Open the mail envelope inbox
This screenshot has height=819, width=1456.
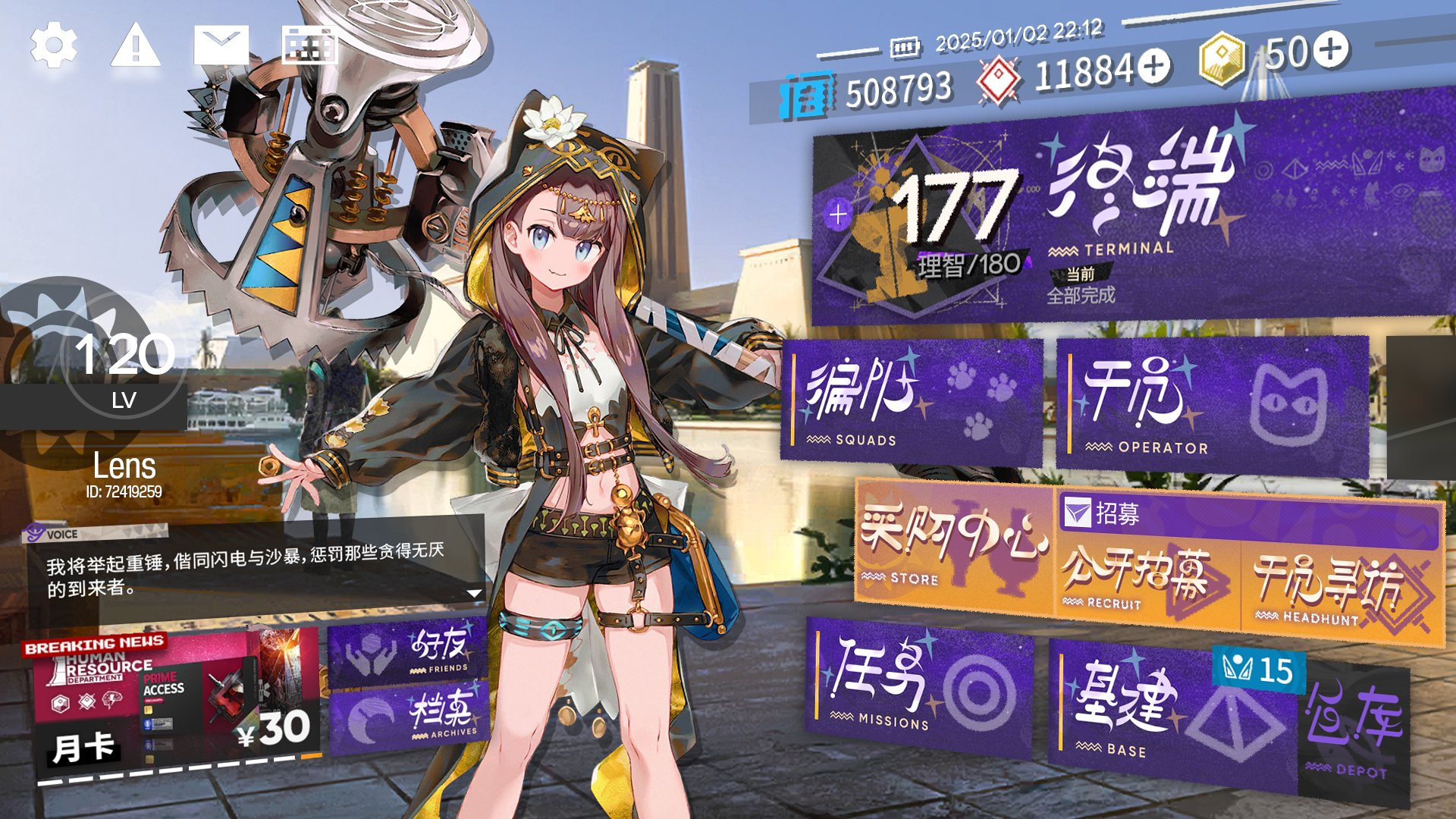point(221,45)
